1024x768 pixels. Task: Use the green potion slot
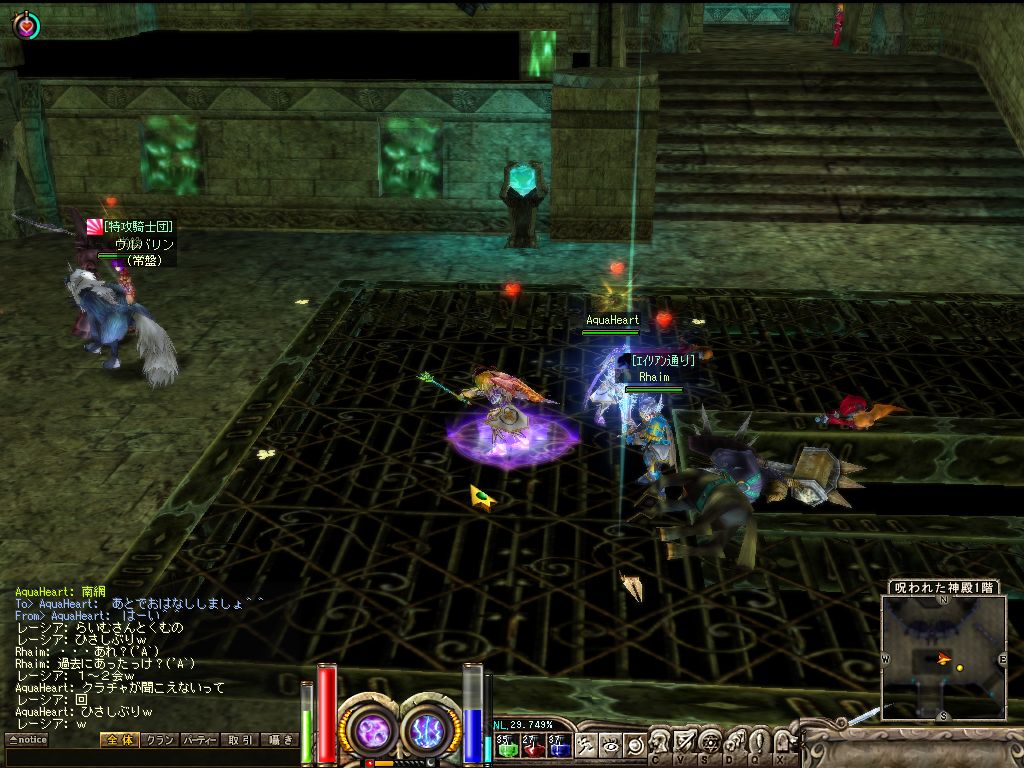tap(506, 745)
